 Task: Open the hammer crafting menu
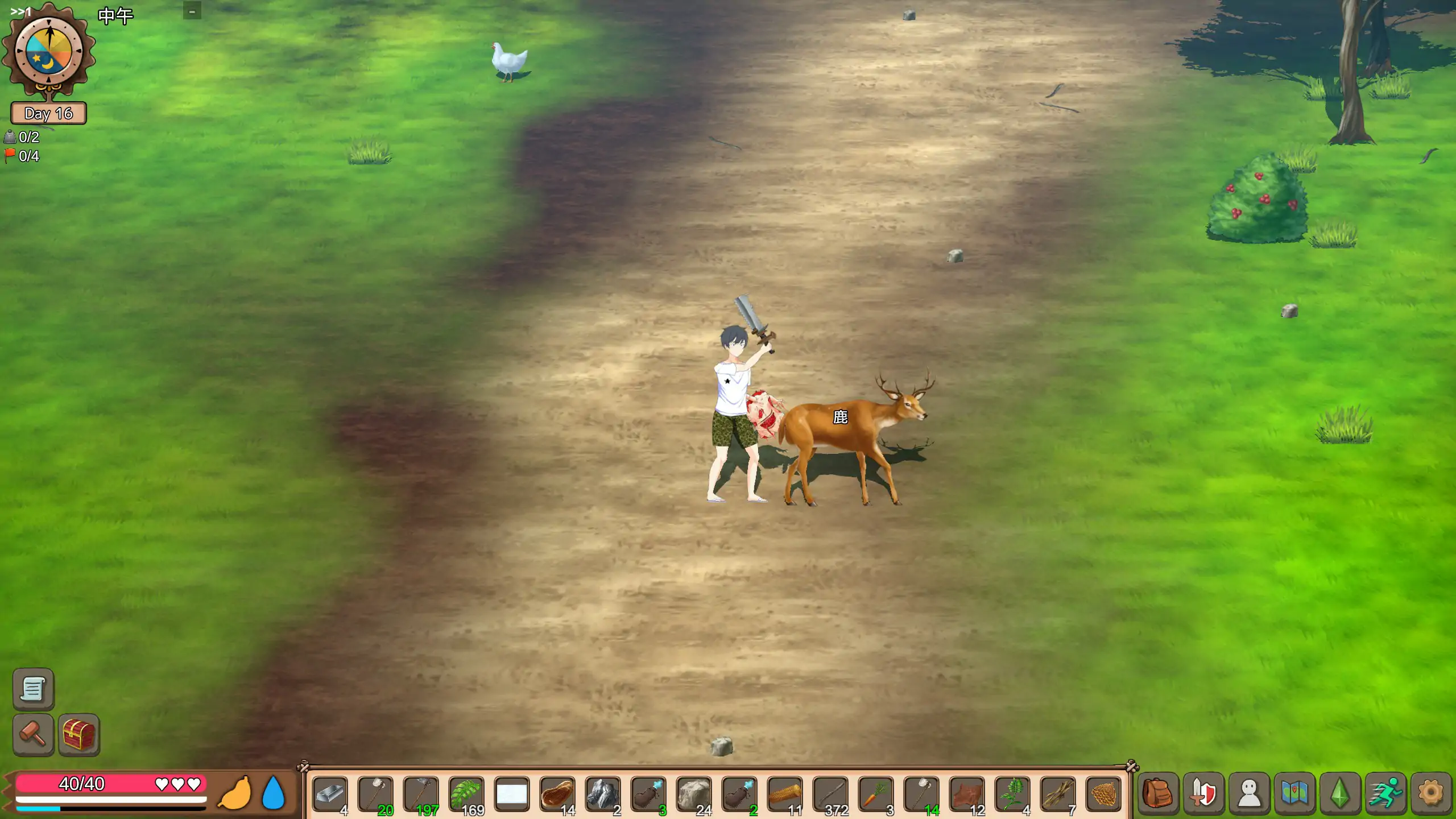pos(33,734)
